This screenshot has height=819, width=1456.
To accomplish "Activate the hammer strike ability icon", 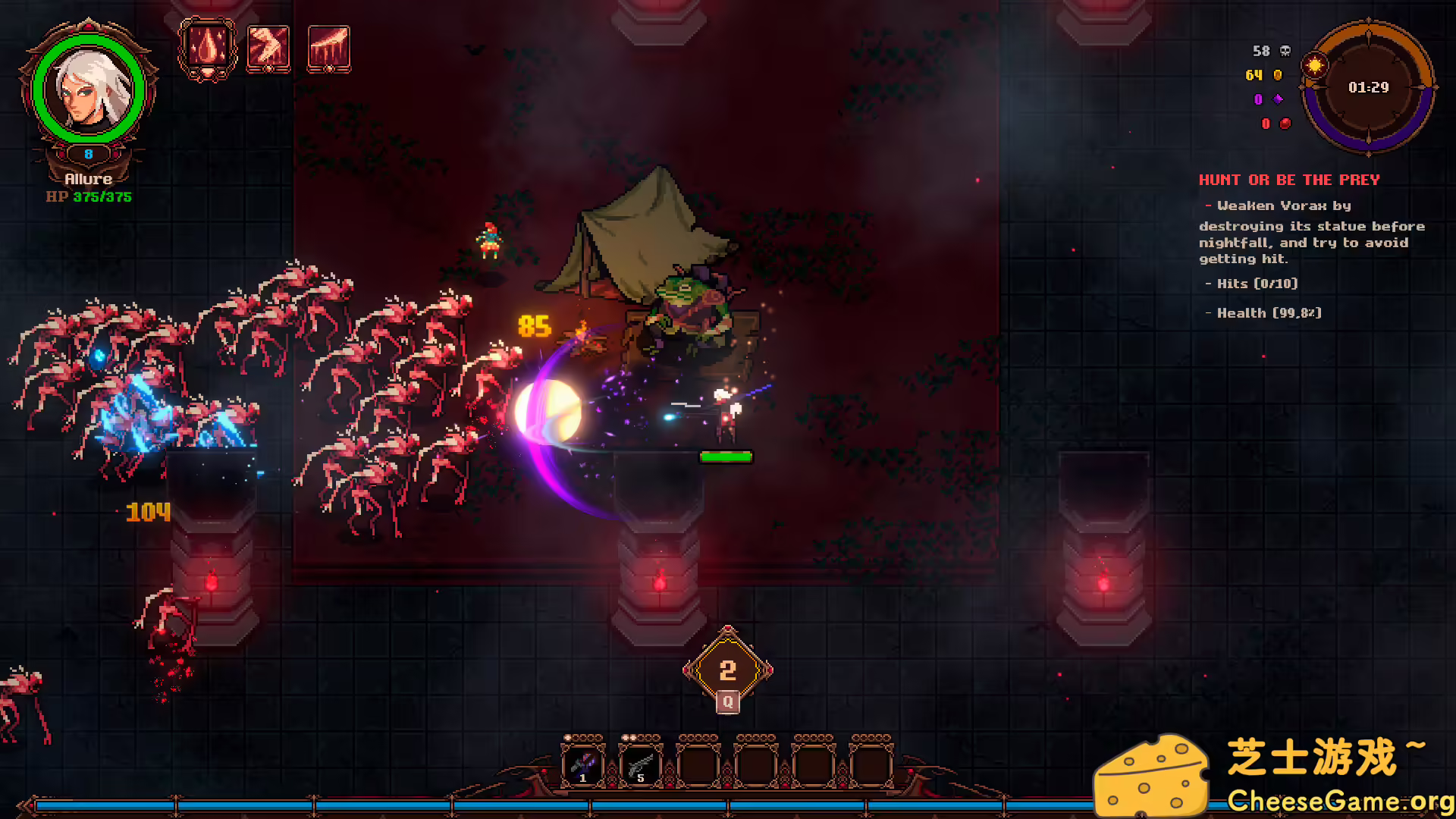I will point(268,49).
